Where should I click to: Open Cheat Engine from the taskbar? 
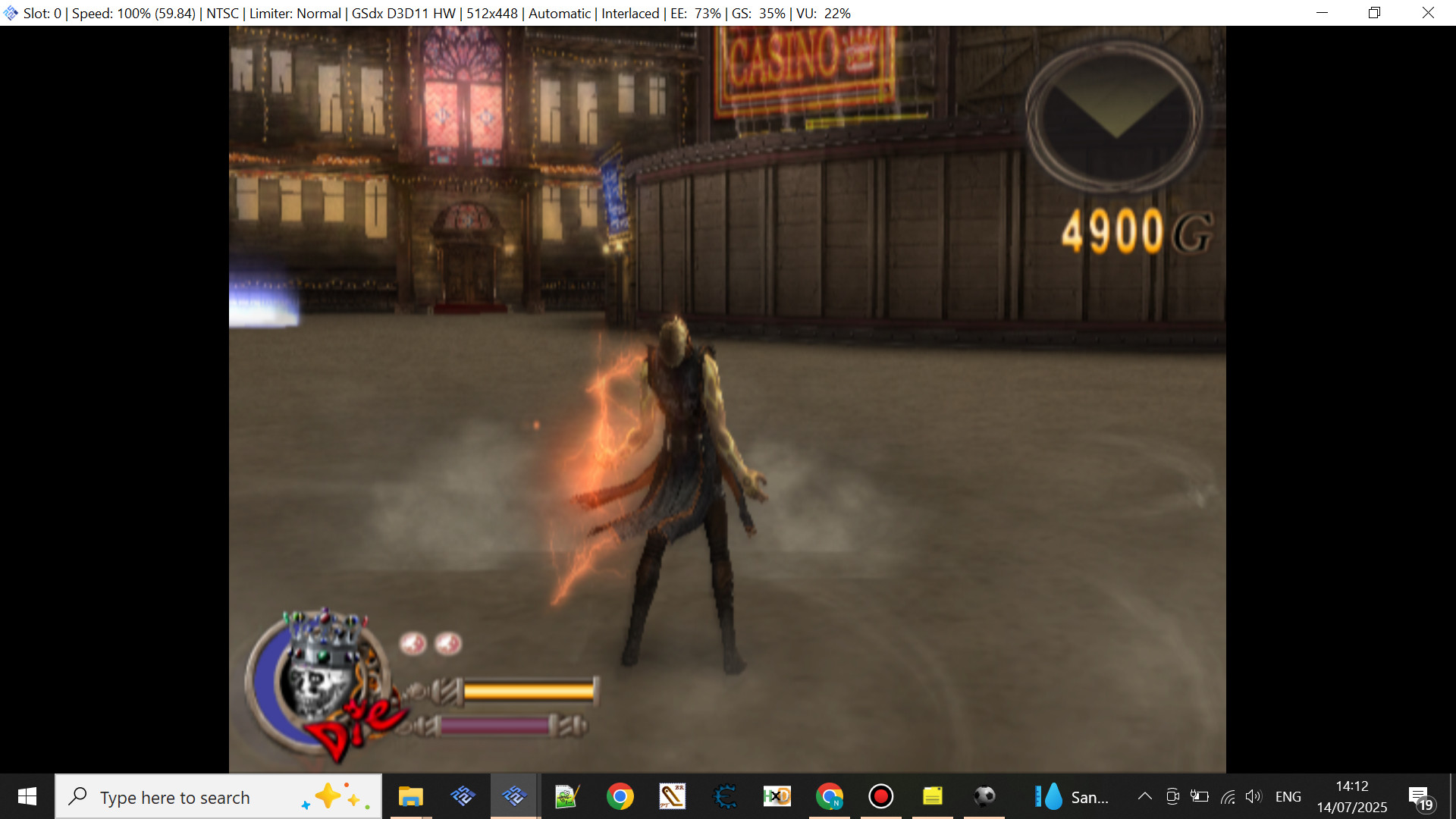725,796
